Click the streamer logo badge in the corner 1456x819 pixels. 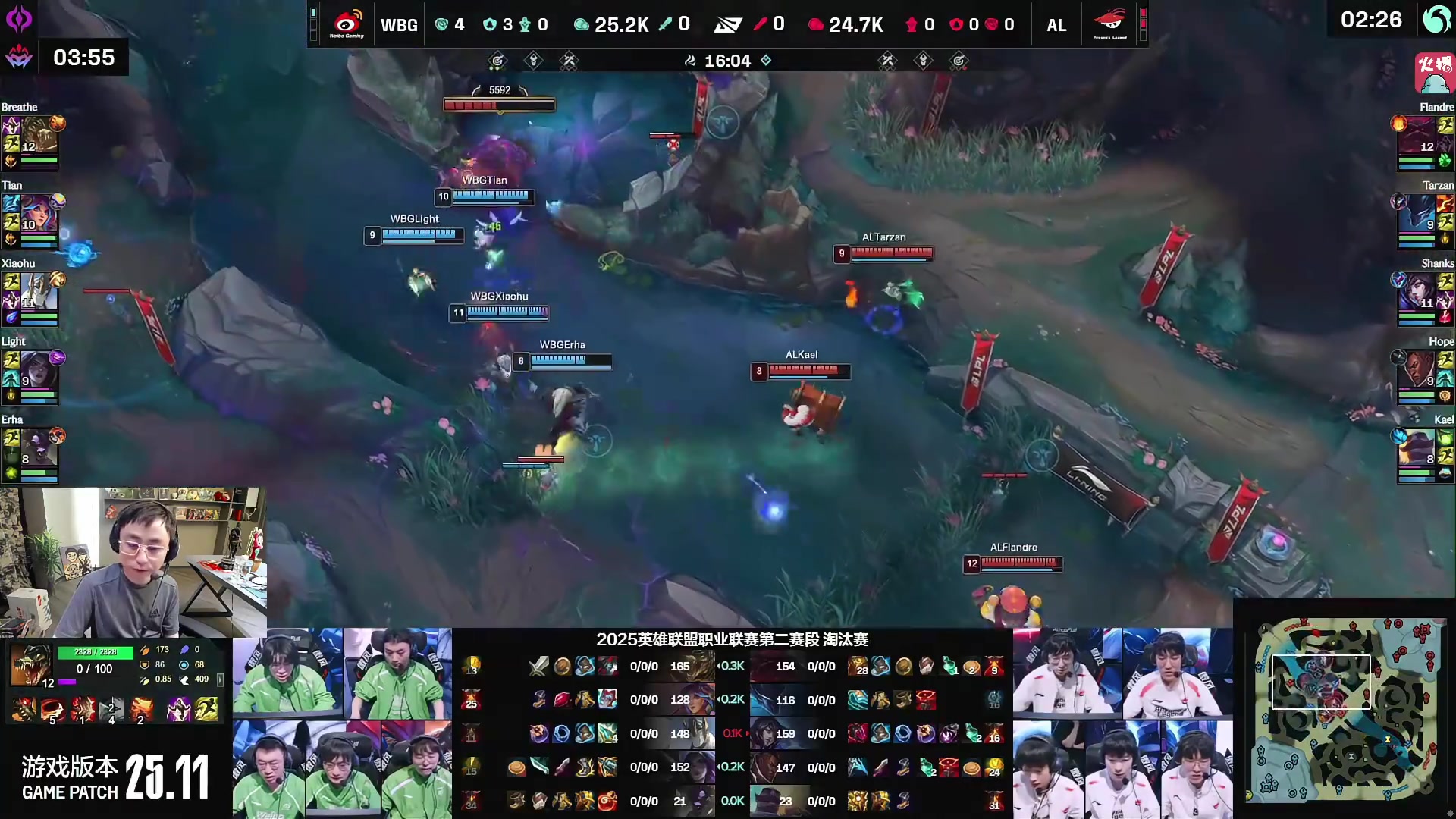click(x=1434, y=72)
